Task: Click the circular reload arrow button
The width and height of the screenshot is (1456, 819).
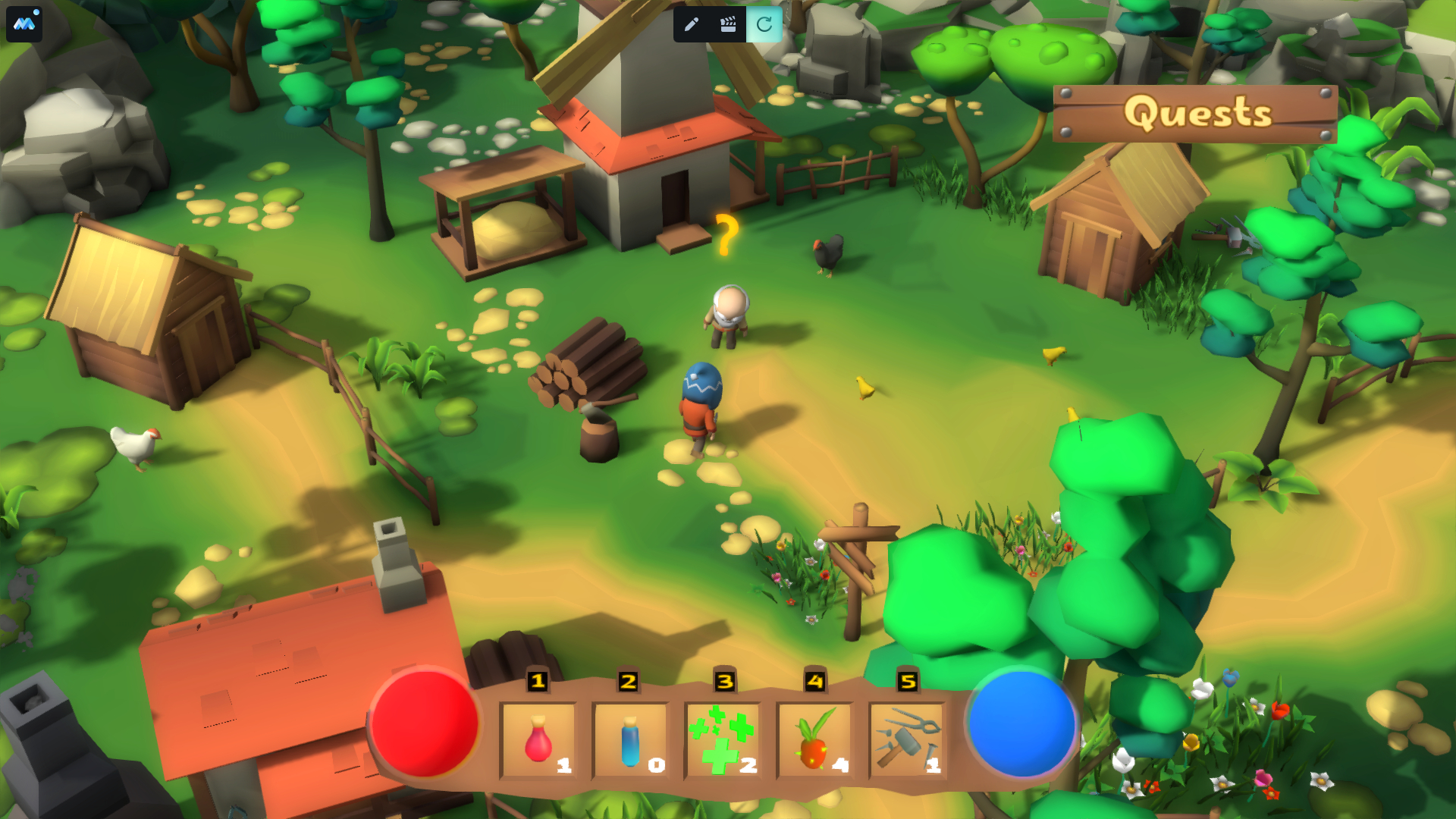Action: coord(764,24)
